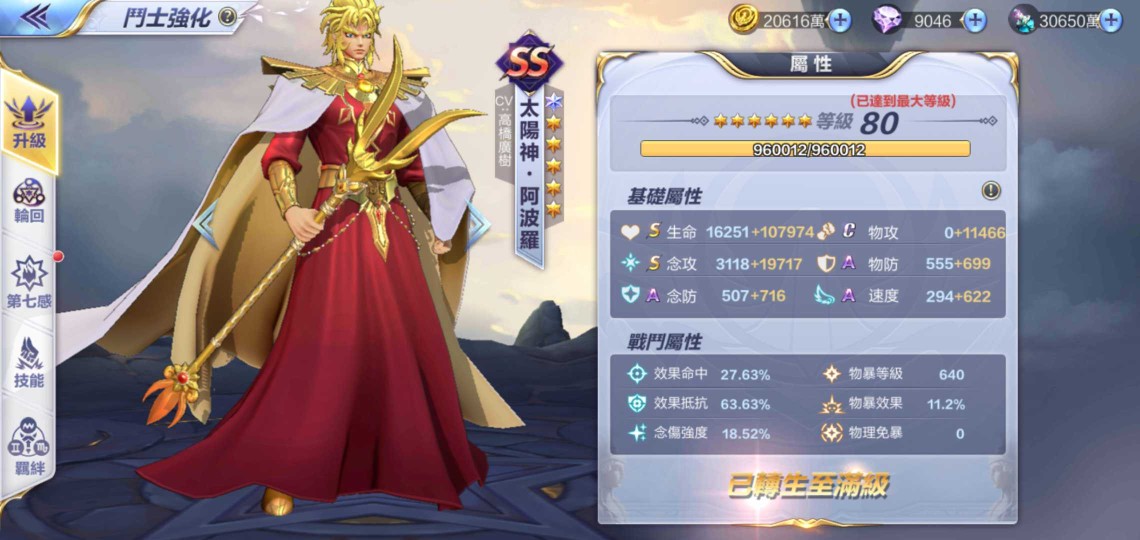Open the 鬥士強化 help question mark
1140x540 pixels.
(228, 17)
